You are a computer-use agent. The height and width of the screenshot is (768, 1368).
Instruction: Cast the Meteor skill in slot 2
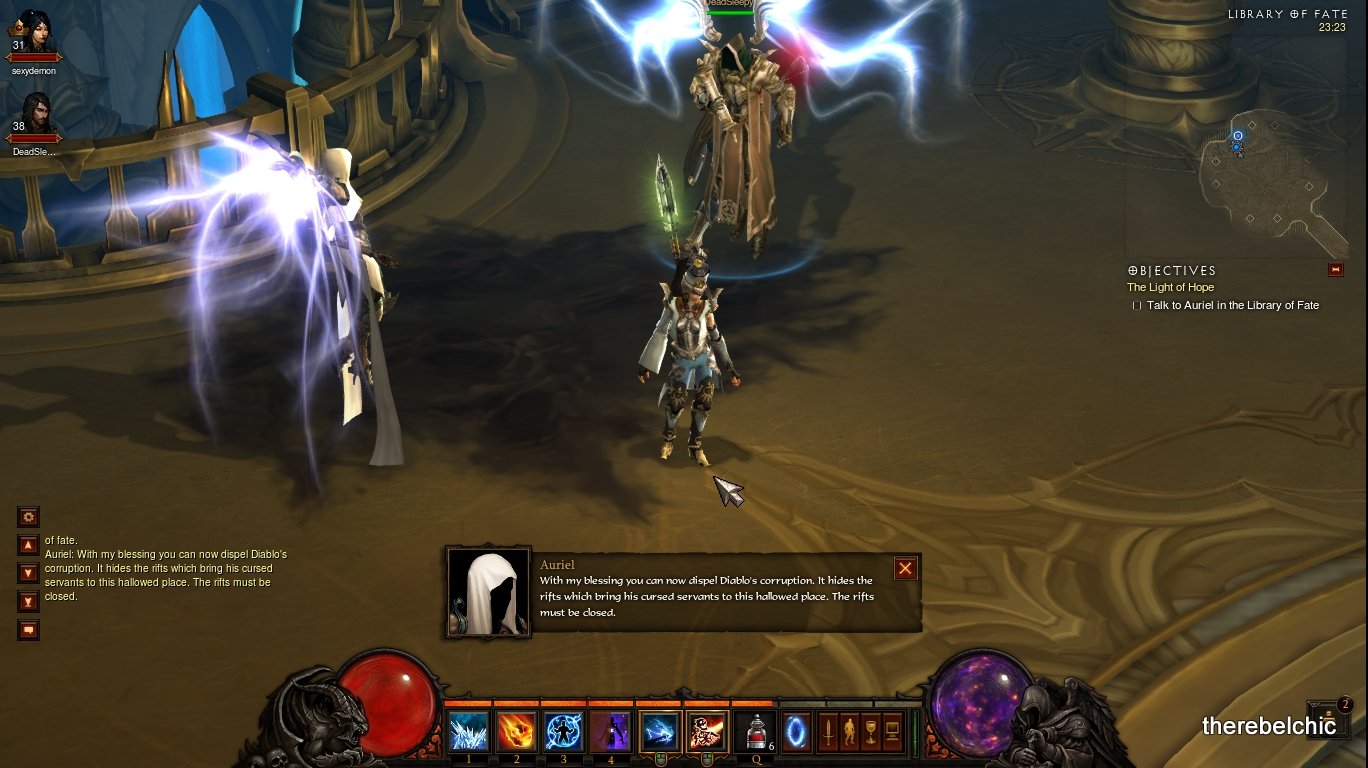point(516,731)
